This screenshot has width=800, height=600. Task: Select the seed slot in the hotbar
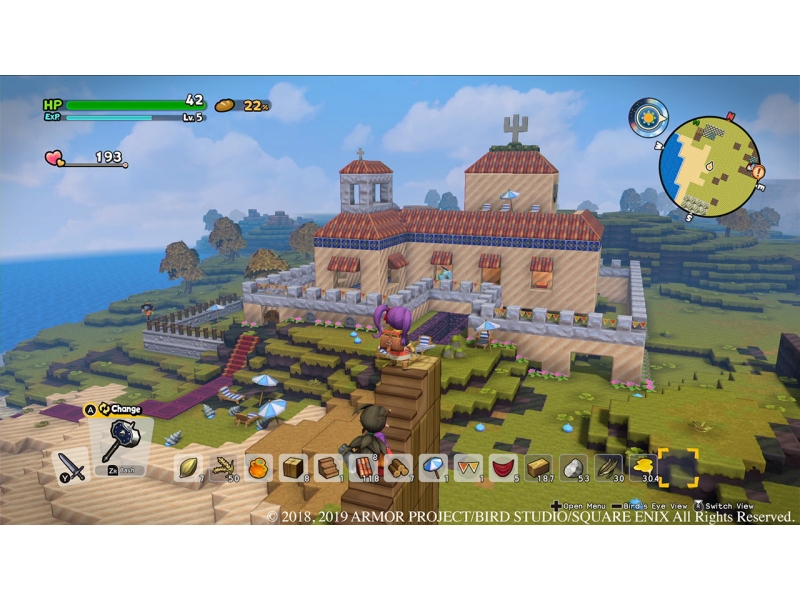pos(188,467)
